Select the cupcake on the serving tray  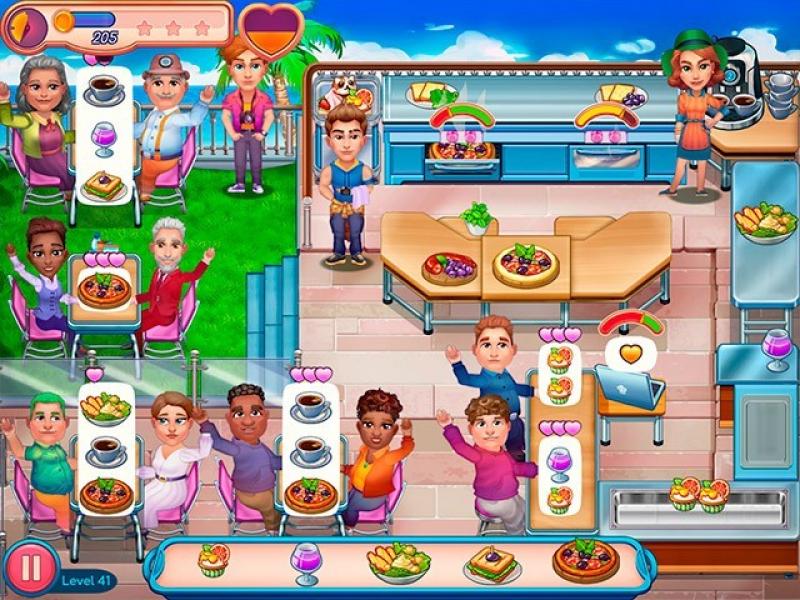coord(213,560)
